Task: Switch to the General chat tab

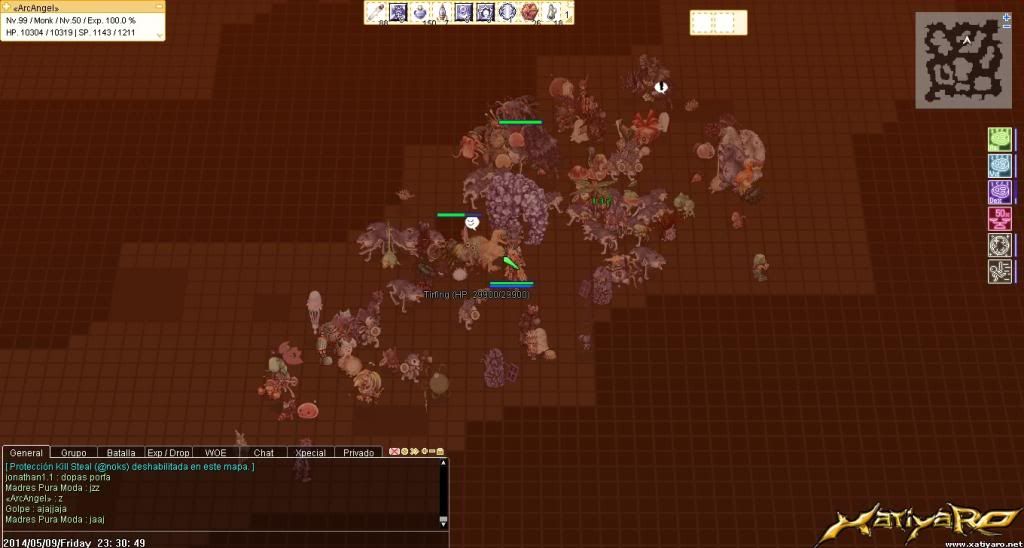Action: click(x=26, y=453)
